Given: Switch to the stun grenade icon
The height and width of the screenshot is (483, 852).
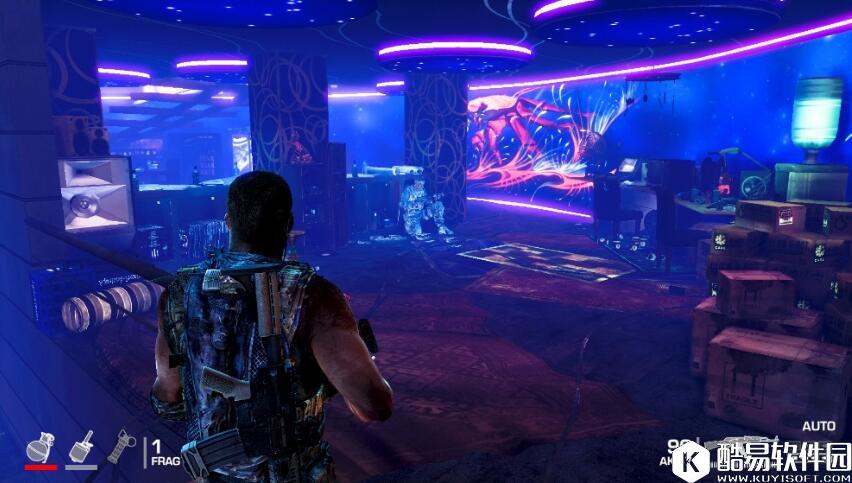Looking at the screenshot, I should [x=121, y=445].
